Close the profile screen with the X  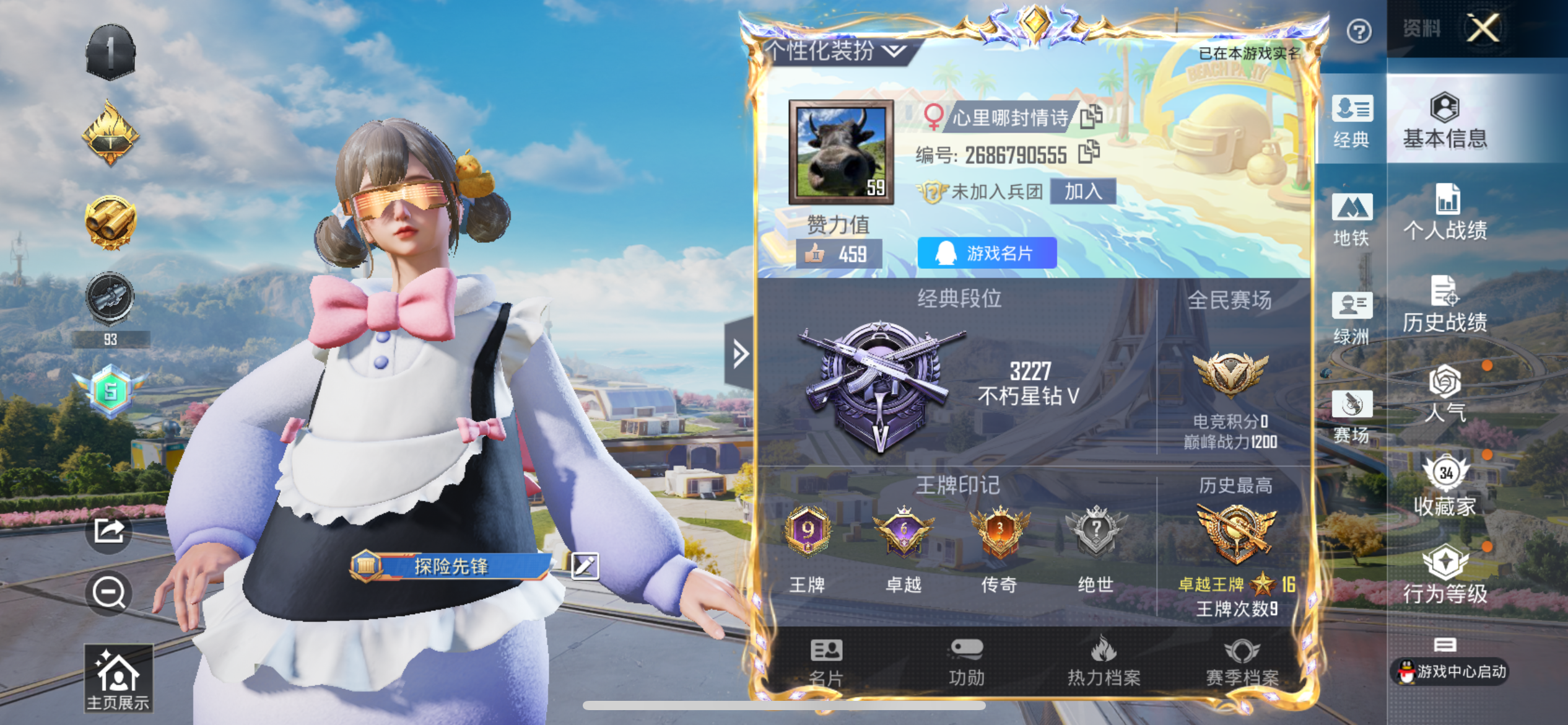pos(1483,28)
